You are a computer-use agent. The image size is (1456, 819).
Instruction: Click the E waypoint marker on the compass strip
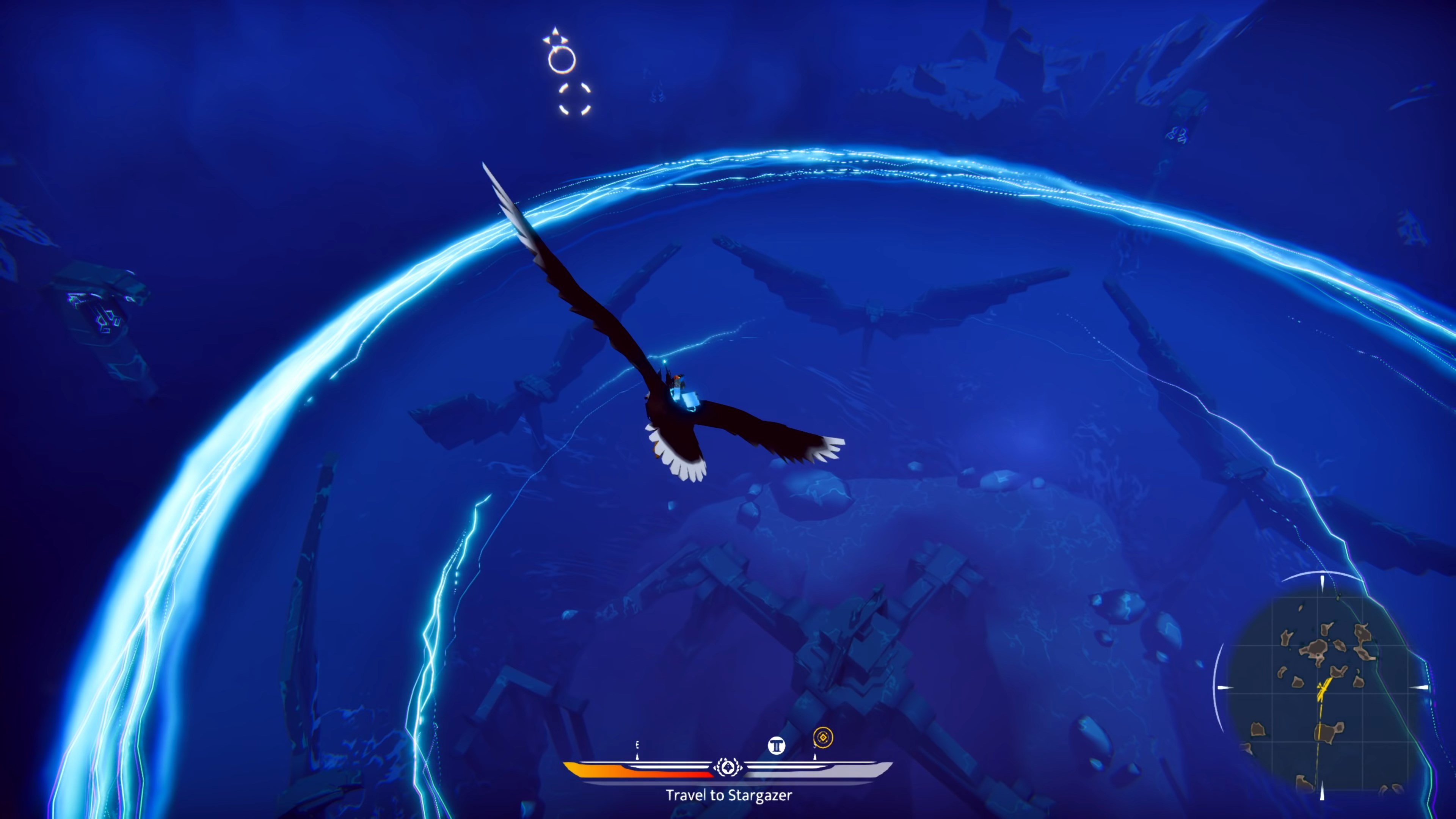[637, 744]
